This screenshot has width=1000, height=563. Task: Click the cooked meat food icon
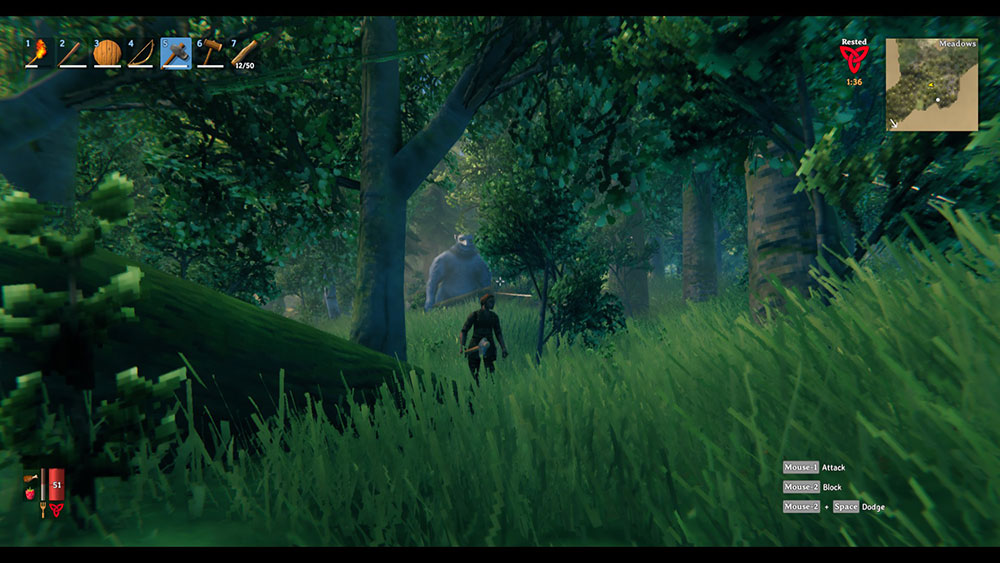point(30,478)
